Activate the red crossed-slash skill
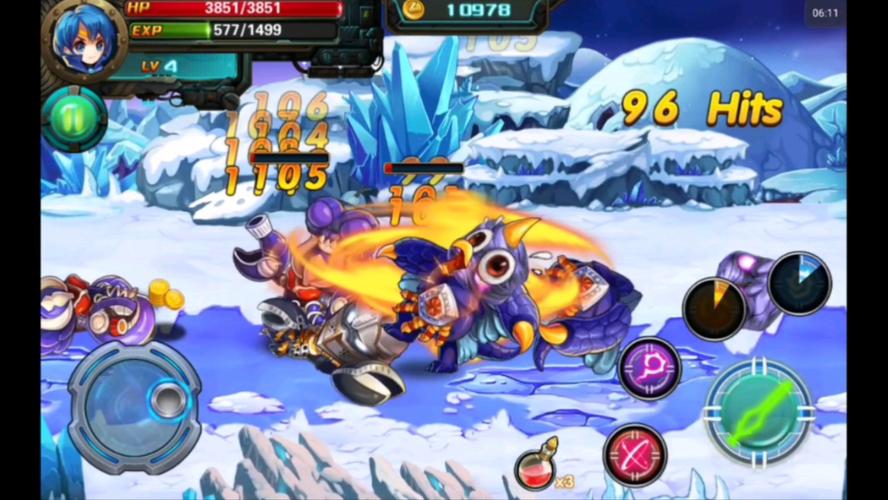 pos(636,454)
